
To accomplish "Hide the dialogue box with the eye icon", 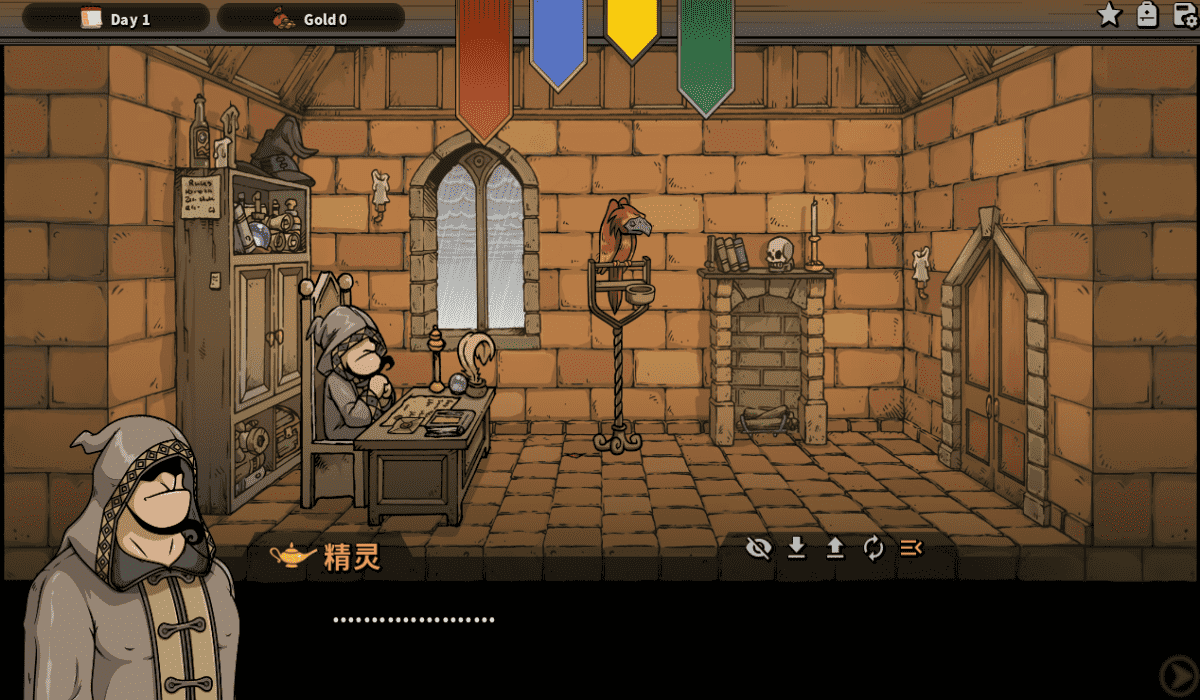I will pos(759,548).
